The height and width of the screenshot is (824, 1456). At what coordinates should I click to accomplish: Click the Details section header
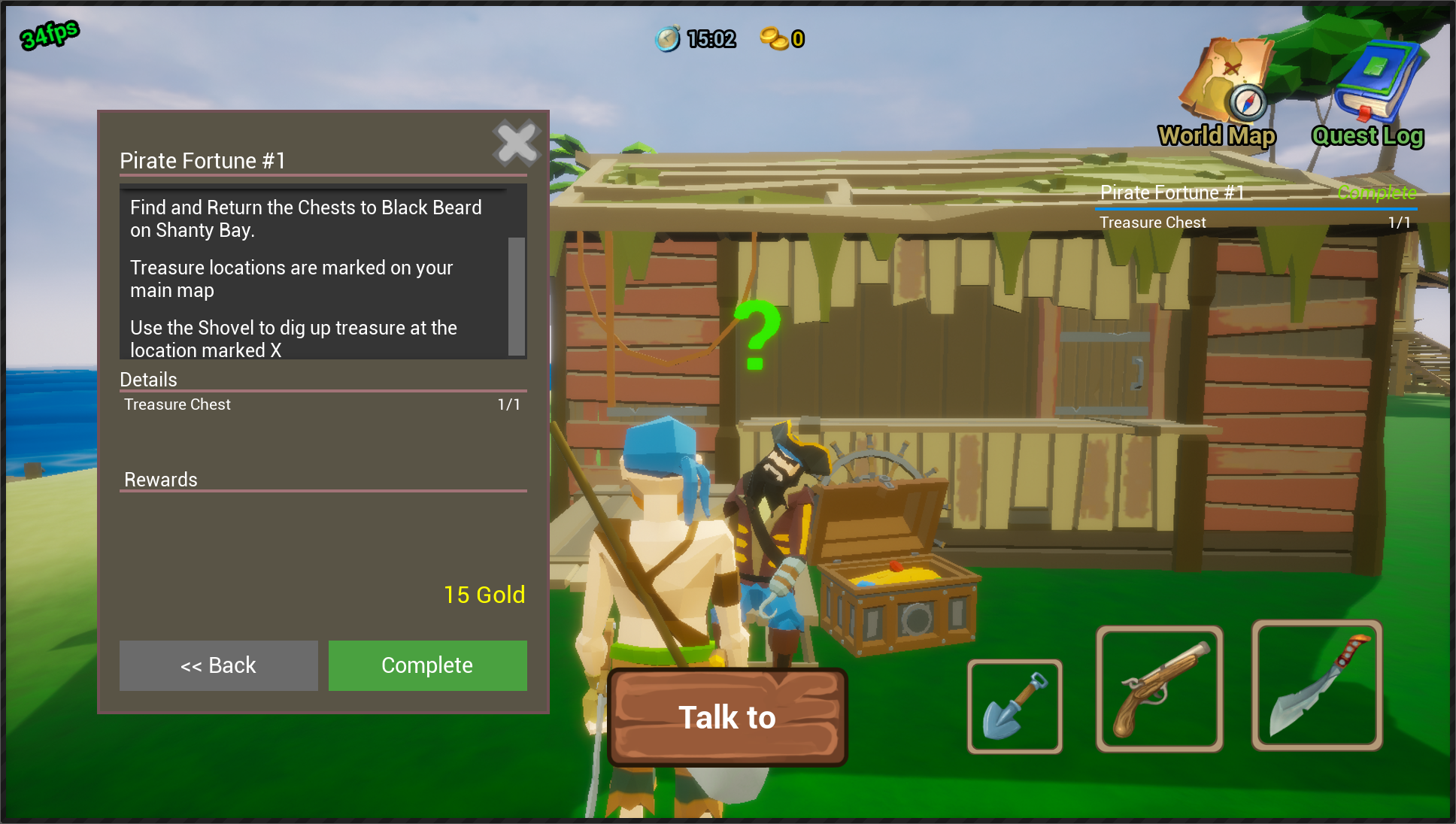click(147, 380)
